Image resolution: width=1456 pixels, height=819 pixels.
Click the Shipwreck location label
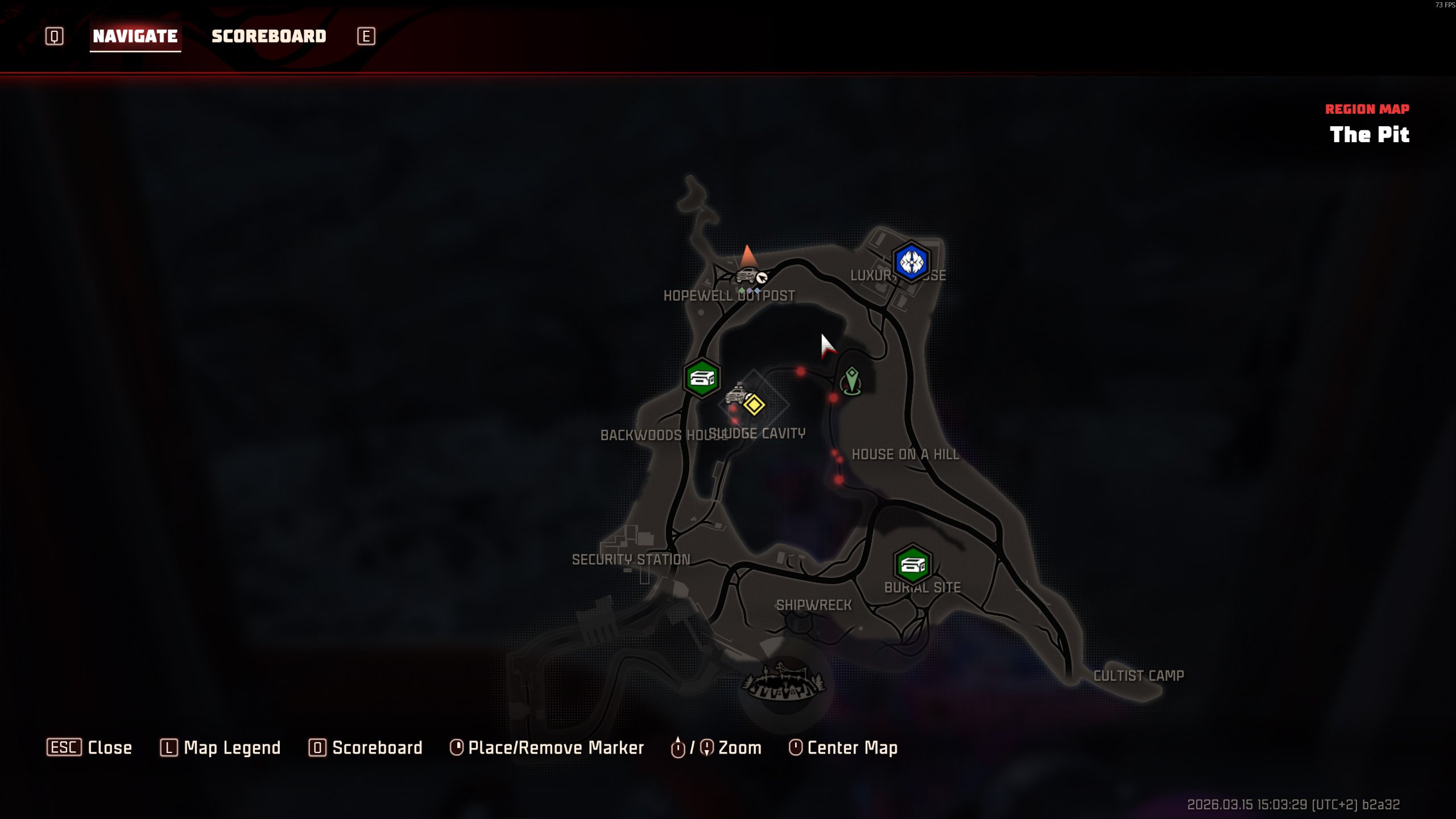[814, 605]
